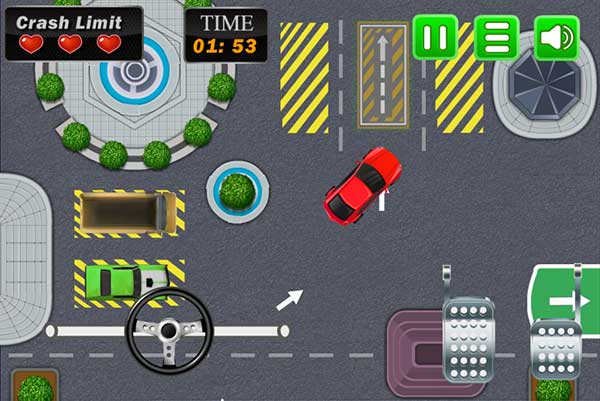The width and height of the screenshot is (600, 401).
Task: Click the steering wheel control
Action: click(169, 331)
